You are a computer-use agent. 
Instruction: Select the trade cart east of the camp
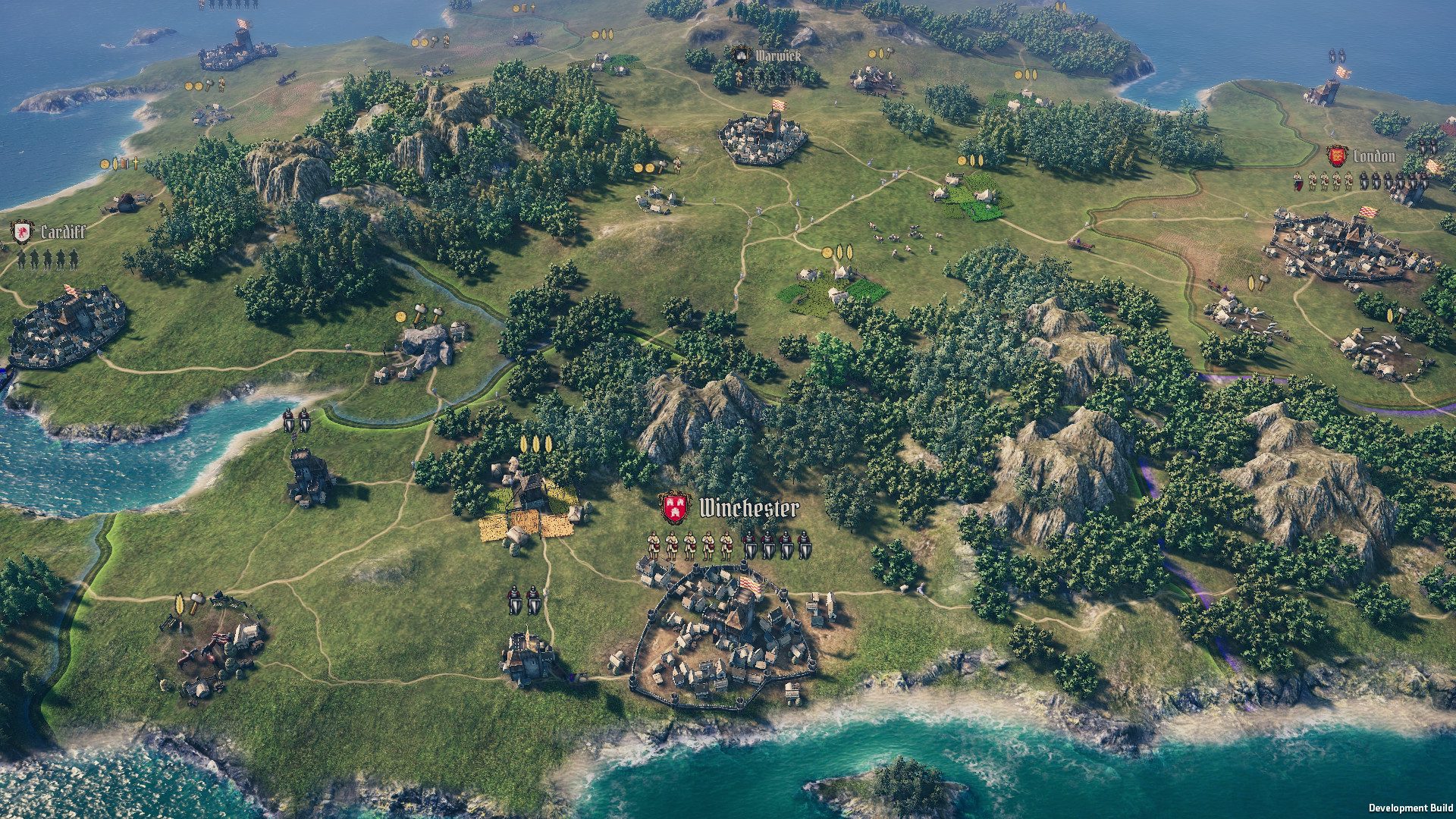pyautogui.click(x=1080, y=243)
